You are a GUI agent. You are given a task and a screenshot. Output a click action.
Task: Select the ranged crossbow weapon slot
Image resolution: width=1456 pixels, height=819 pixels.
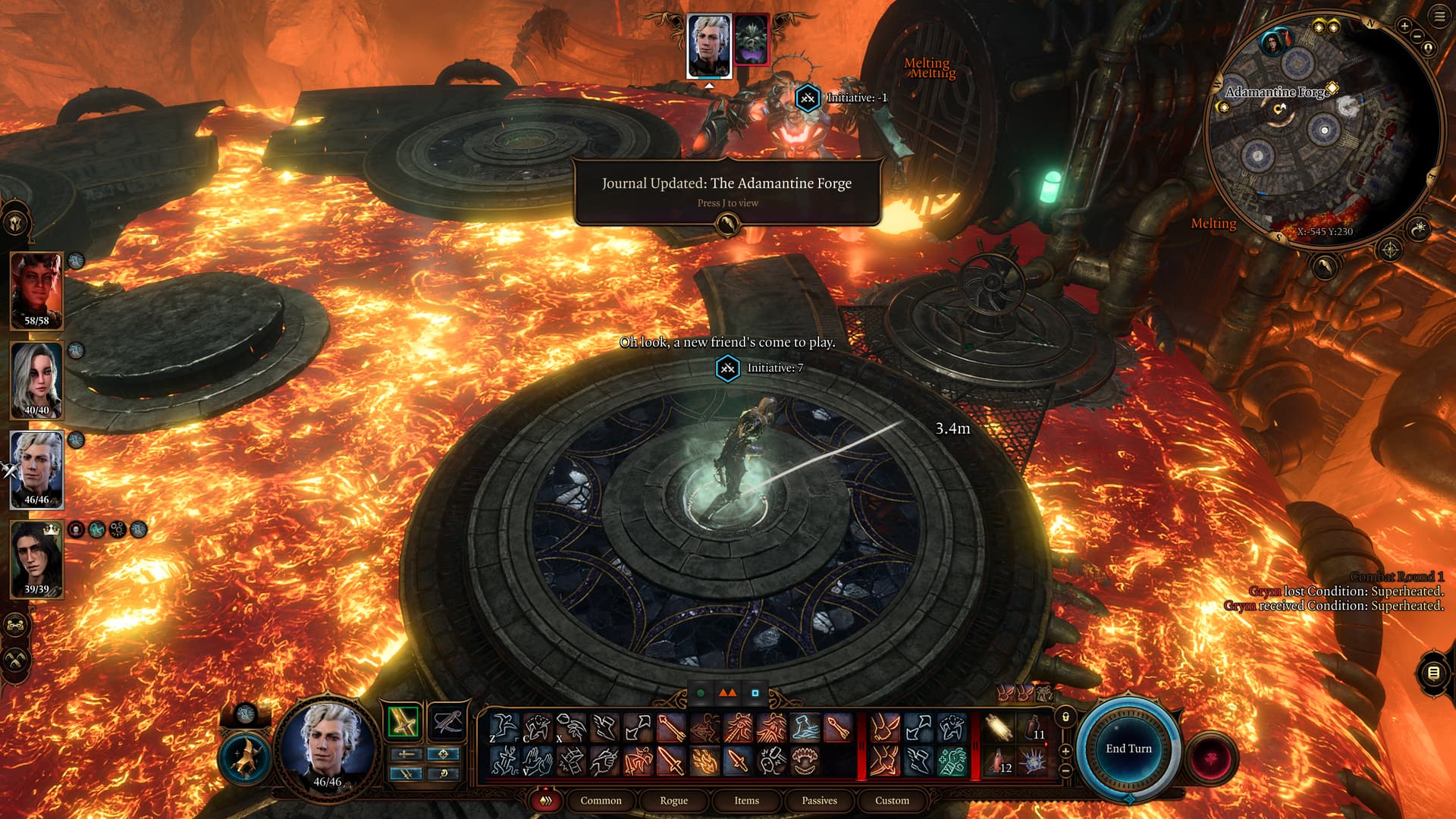pyautogui.click(x=446, y=721)
